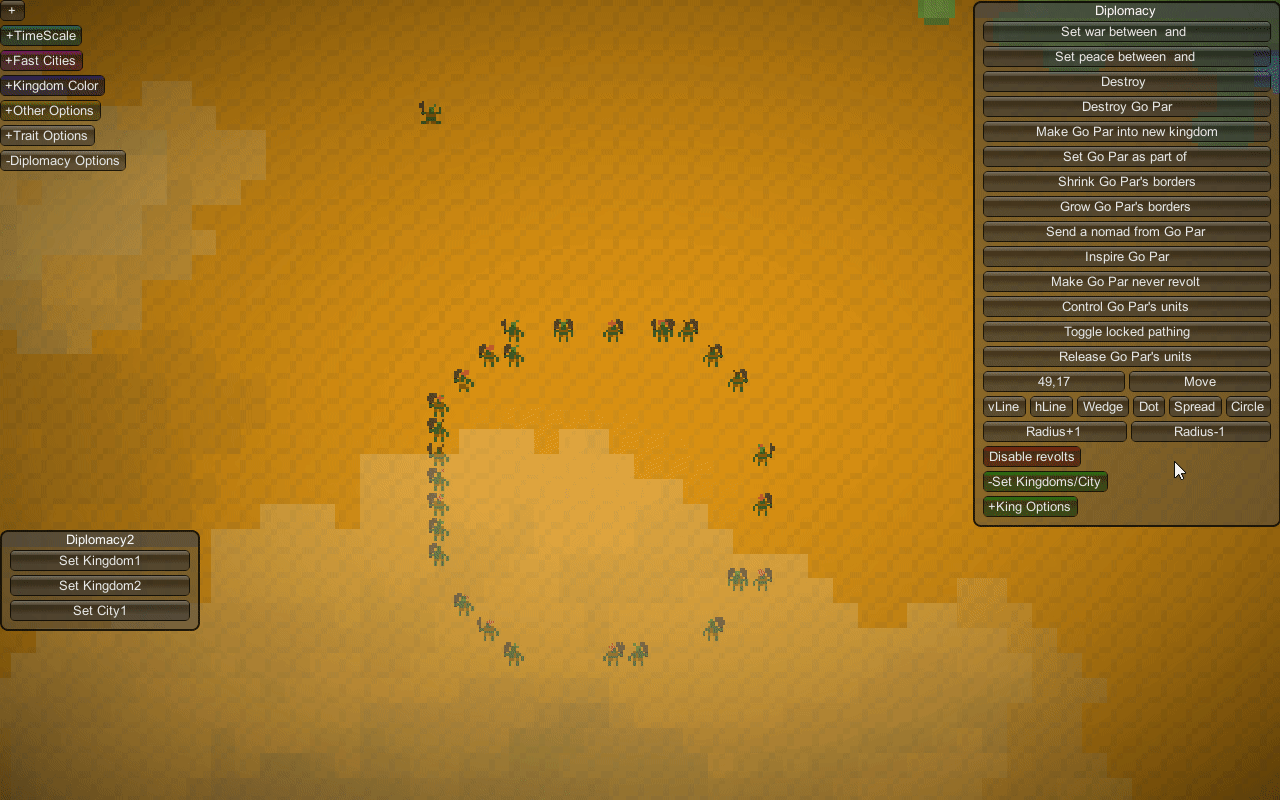Click the Move button
The image size is (1280, 800).
[1199, 382]
